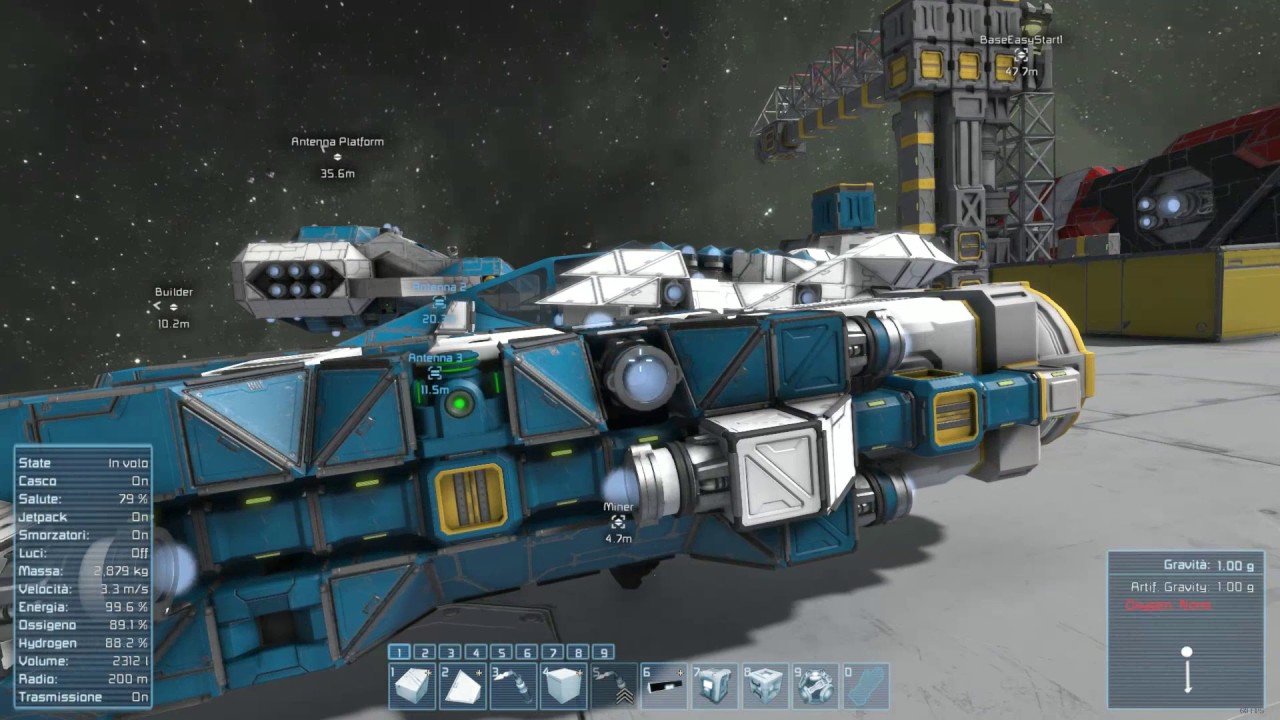
Task: Equip the welder tool in slot 3
Action: [513, 686]
